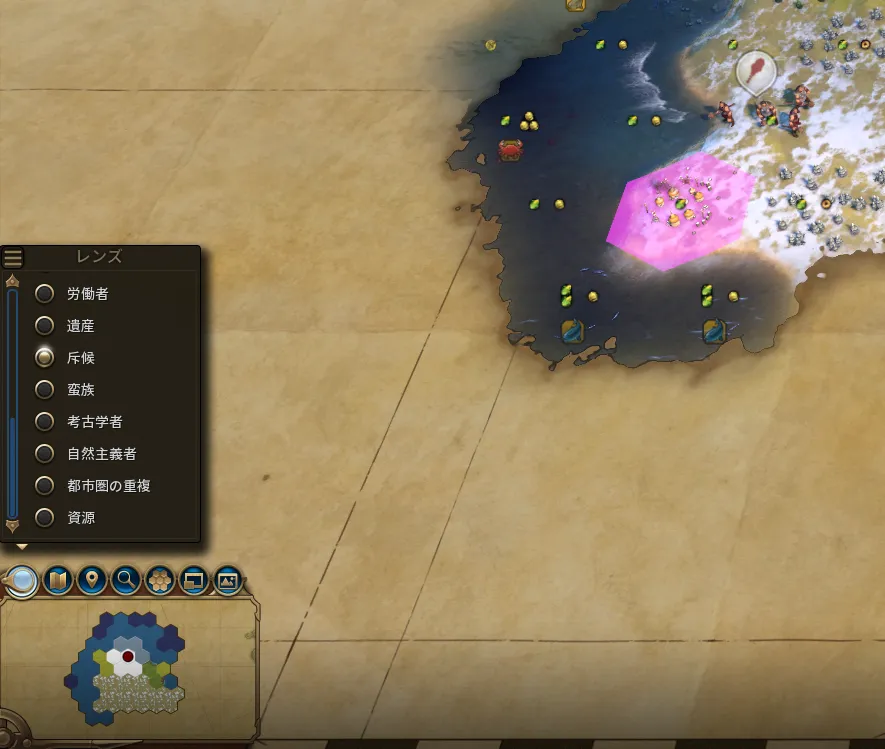Image resolution: width=885 pixels, height=749 pixels.
Task: Open the map options book icon
Action: pos(58,580)
